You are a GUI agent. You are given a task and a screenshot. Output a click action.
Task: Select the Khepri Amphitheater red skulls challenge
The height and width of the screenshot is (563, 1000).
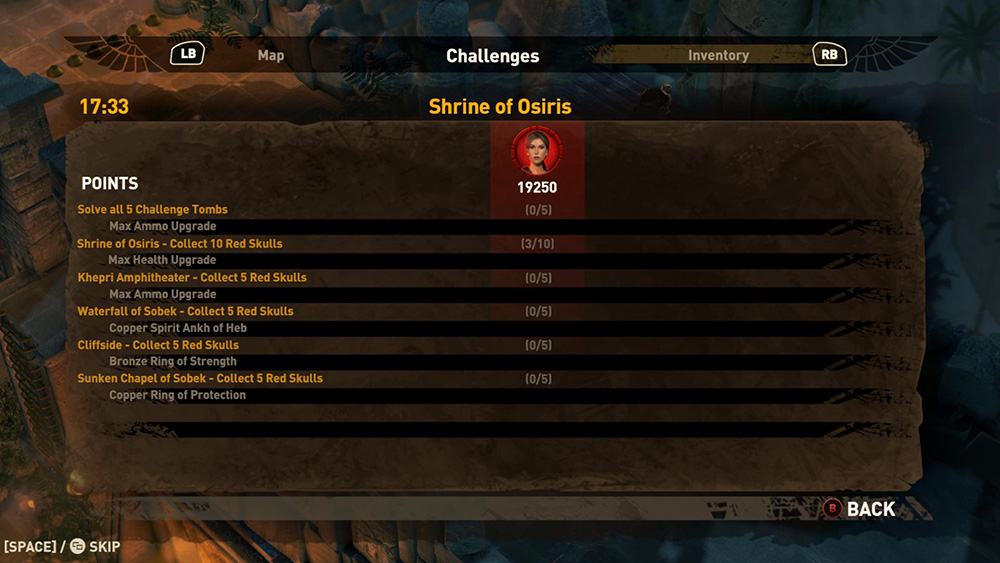click(x=192, y=278)
